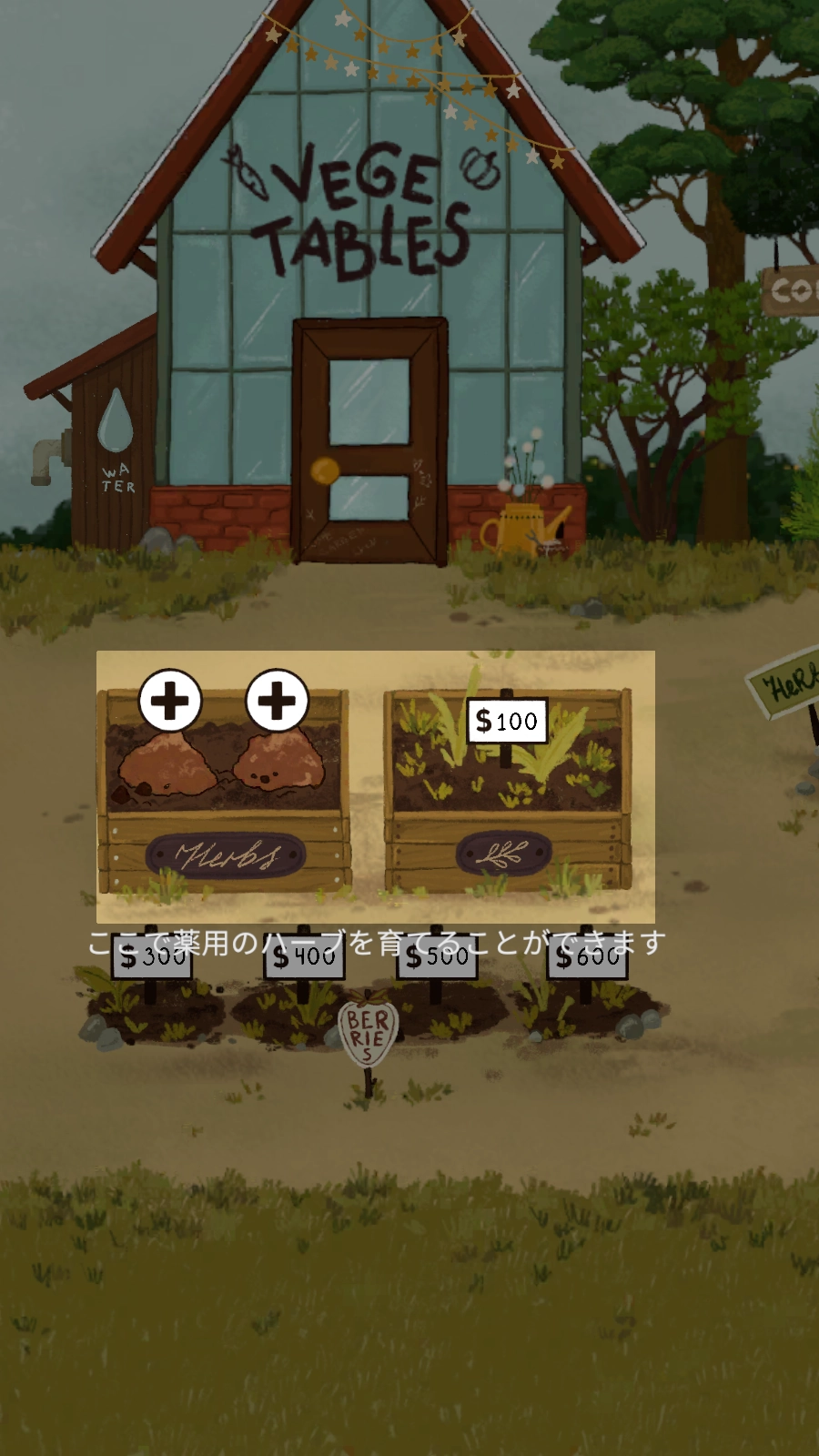
Task: Purchase the $300 berry plot
Action: [152, 958]
